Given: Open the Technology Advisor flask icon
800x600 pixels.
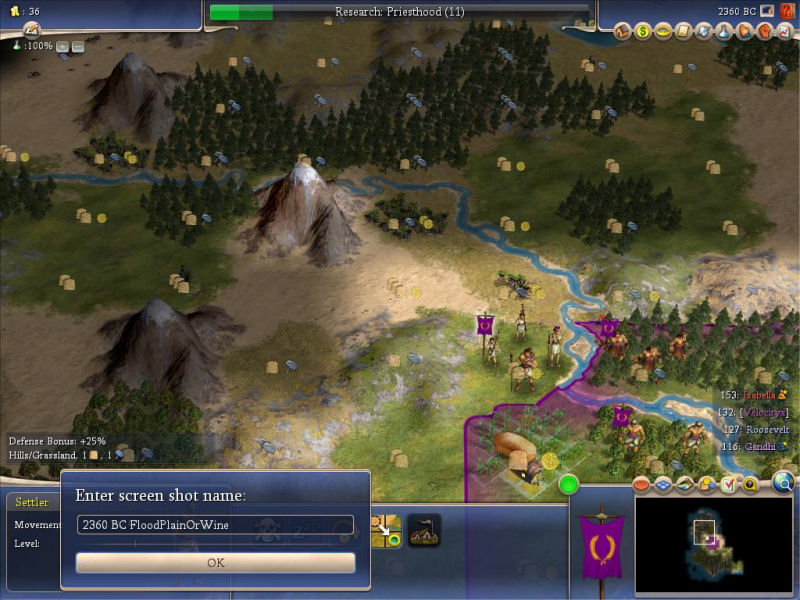Looking at the screenshot, I should pos(724,32).
